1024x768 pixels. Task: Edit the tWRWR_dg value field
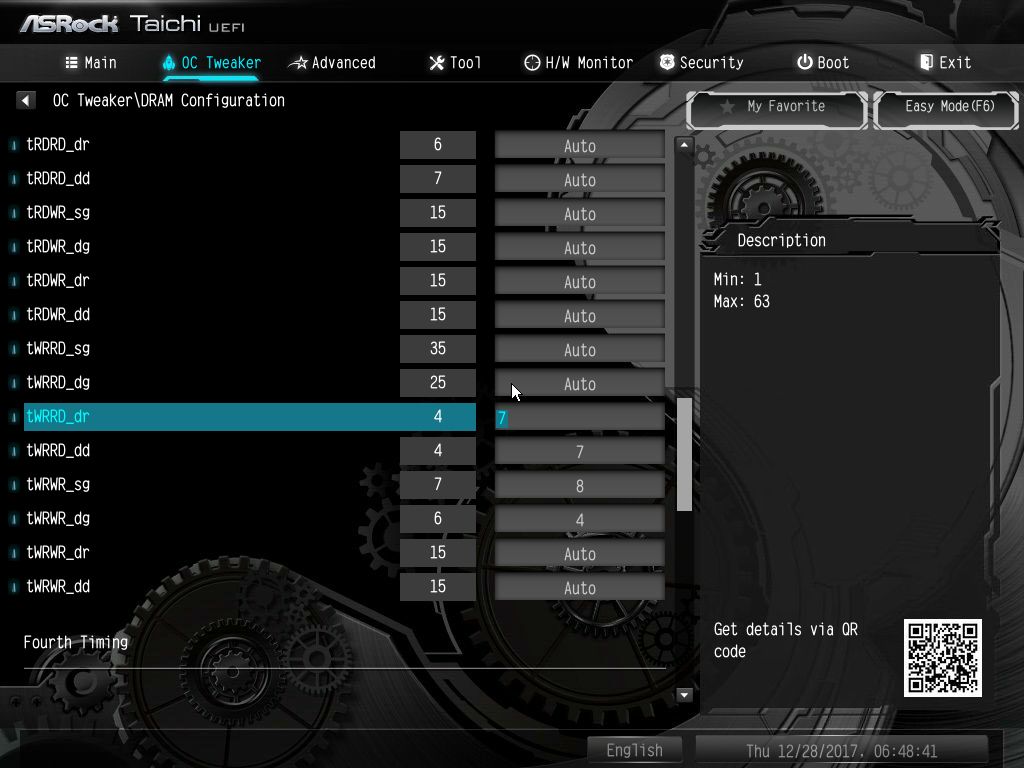580,520
